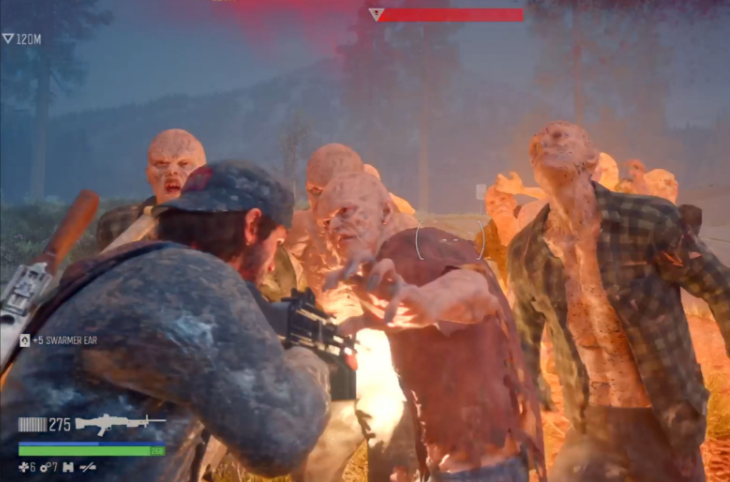
Task: Click the 120M objective distance marker
Action: tap(21, 38)
